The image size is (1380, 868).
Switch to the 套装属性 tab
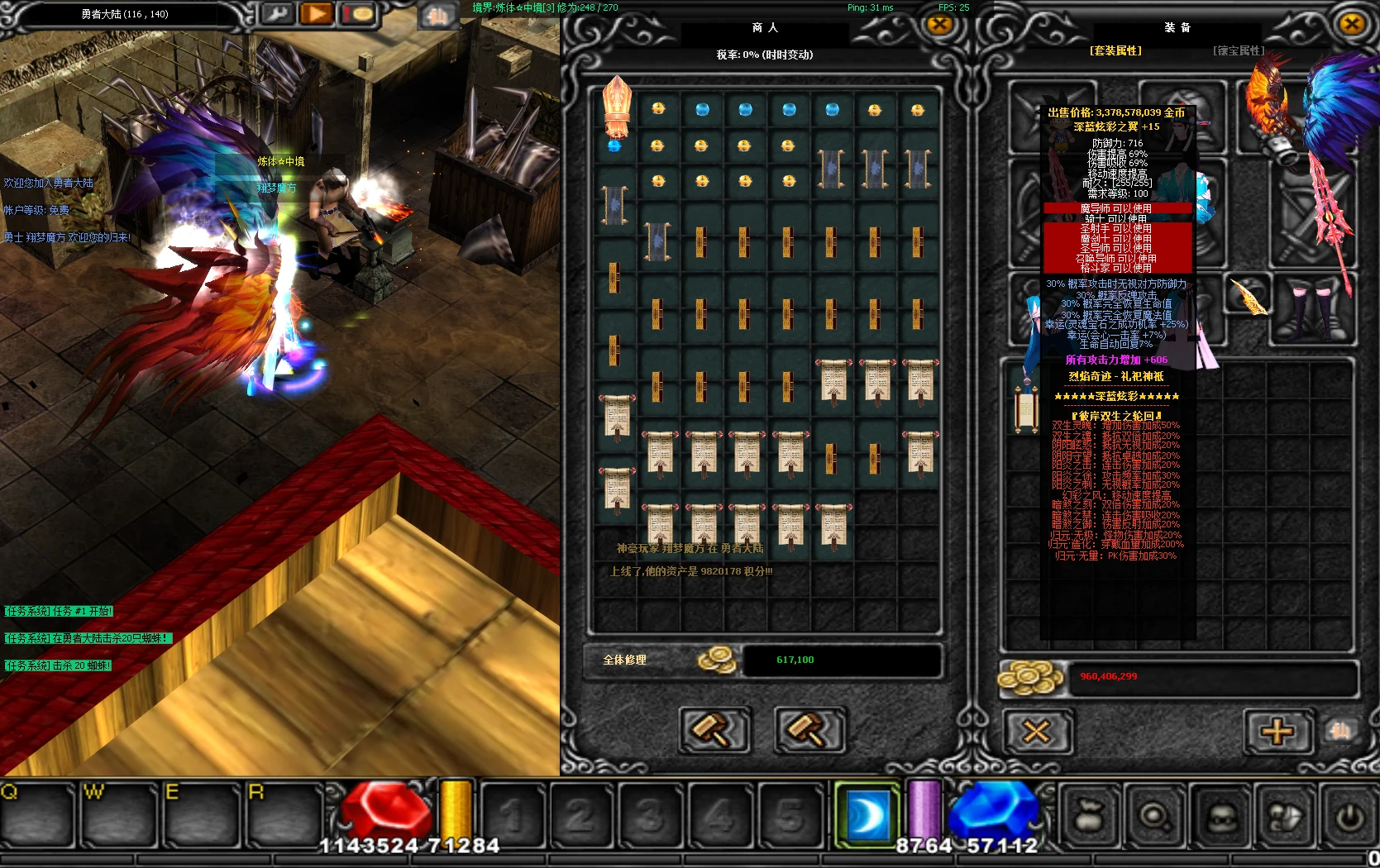[1115, 51]
